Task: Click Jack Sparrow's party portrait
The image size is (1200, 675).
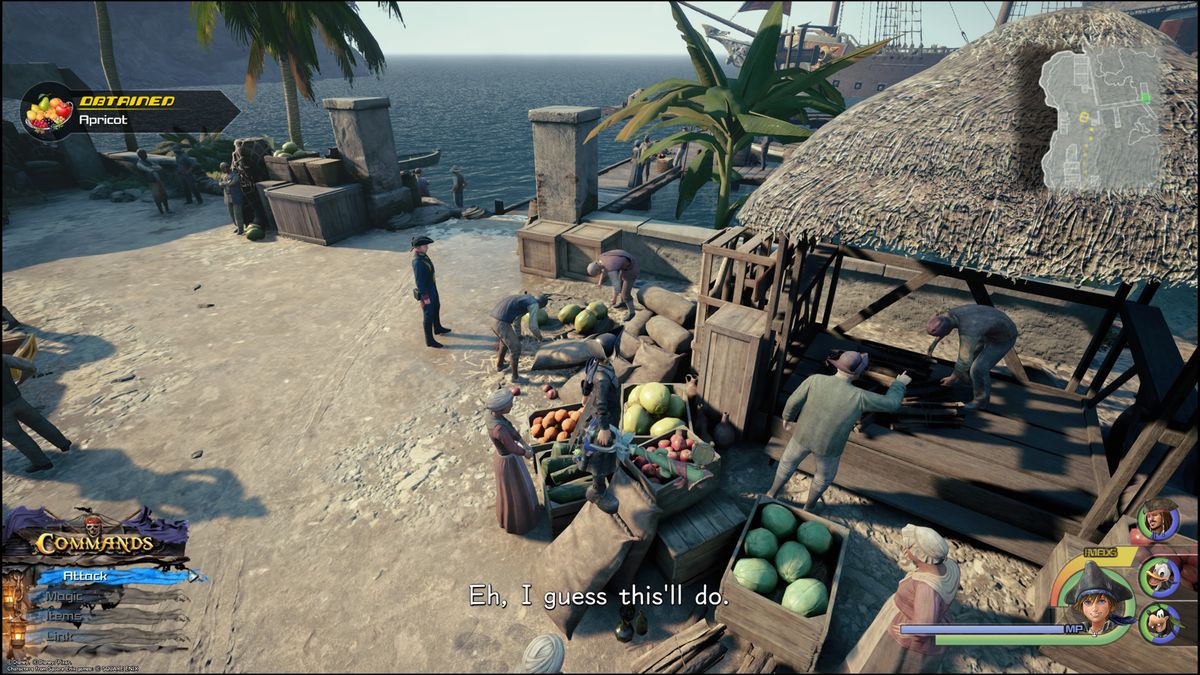Action: click(x=1158, y=520)
